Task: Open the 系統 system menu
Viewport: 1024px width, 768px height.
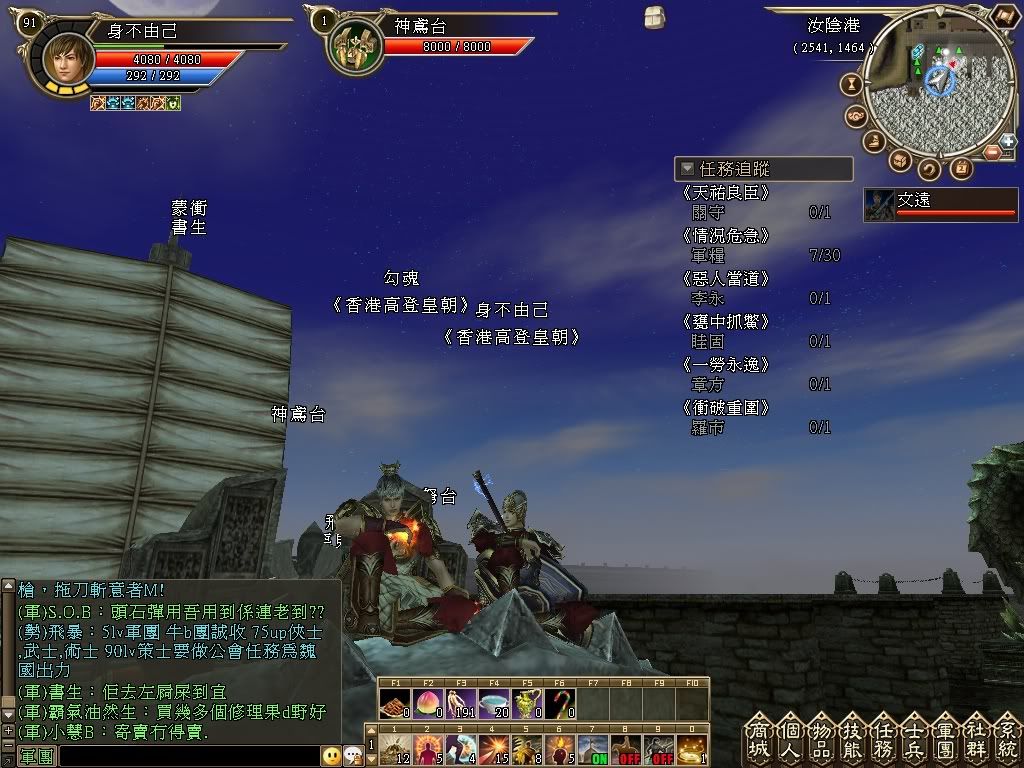Action: pos(1007,739)
